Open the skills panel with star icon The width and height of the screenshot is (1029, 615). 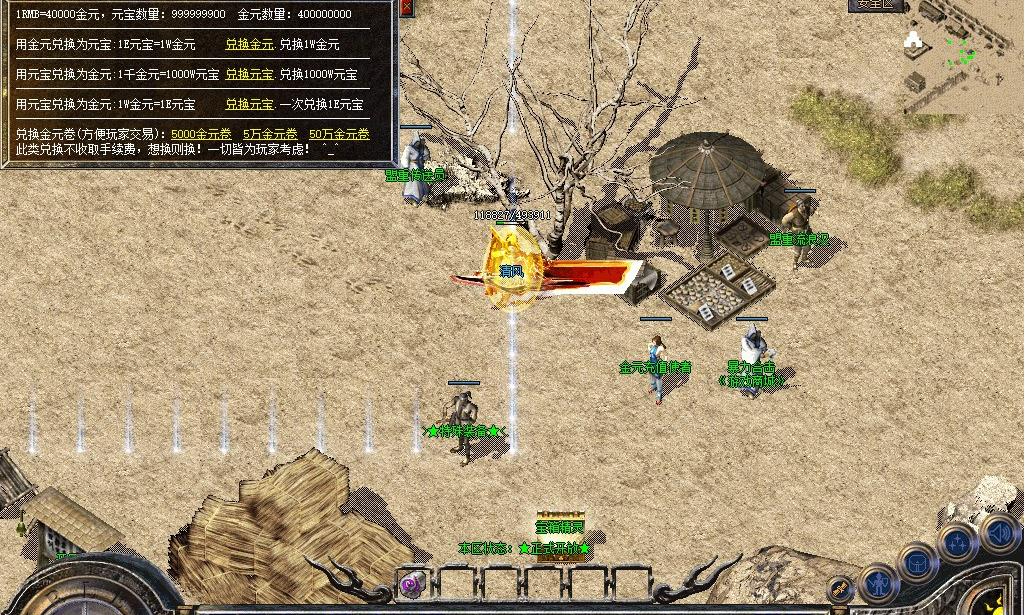tap(958, 543)
